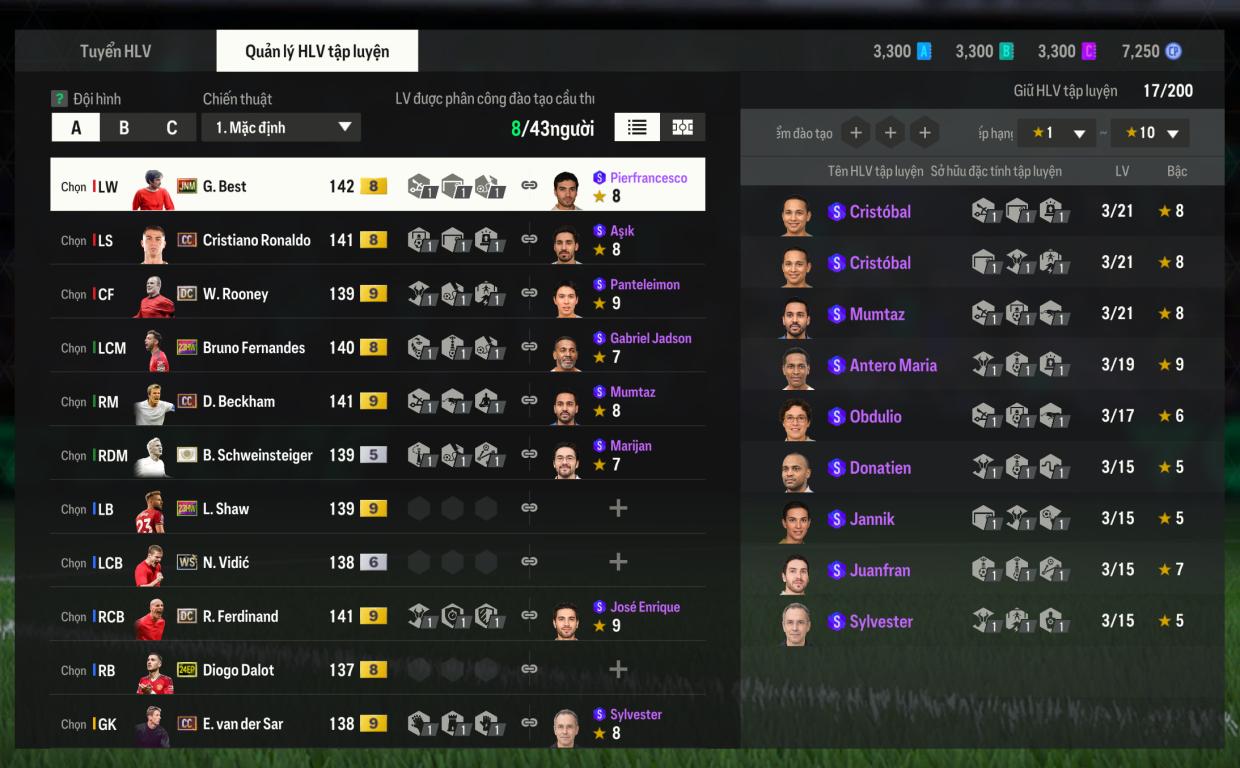Select squad B in Đội hình
Screen dimensions: 1240x768
tap(124, 128)
